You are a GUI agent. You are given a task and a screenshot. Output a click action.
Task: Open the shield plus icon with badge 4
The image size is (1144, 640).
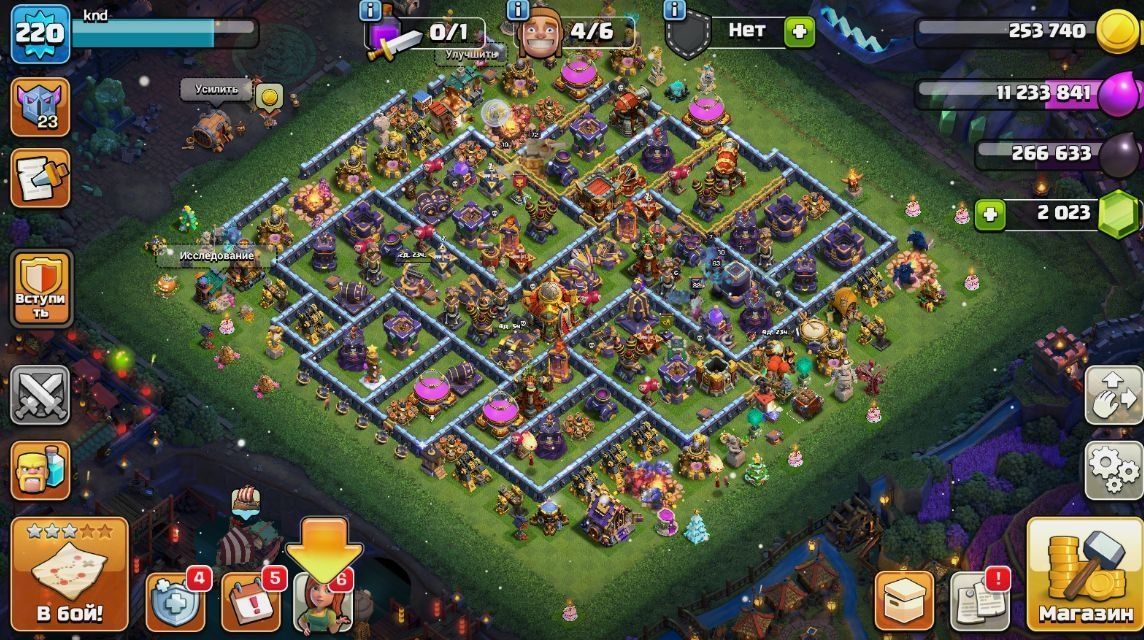(177, 603)
